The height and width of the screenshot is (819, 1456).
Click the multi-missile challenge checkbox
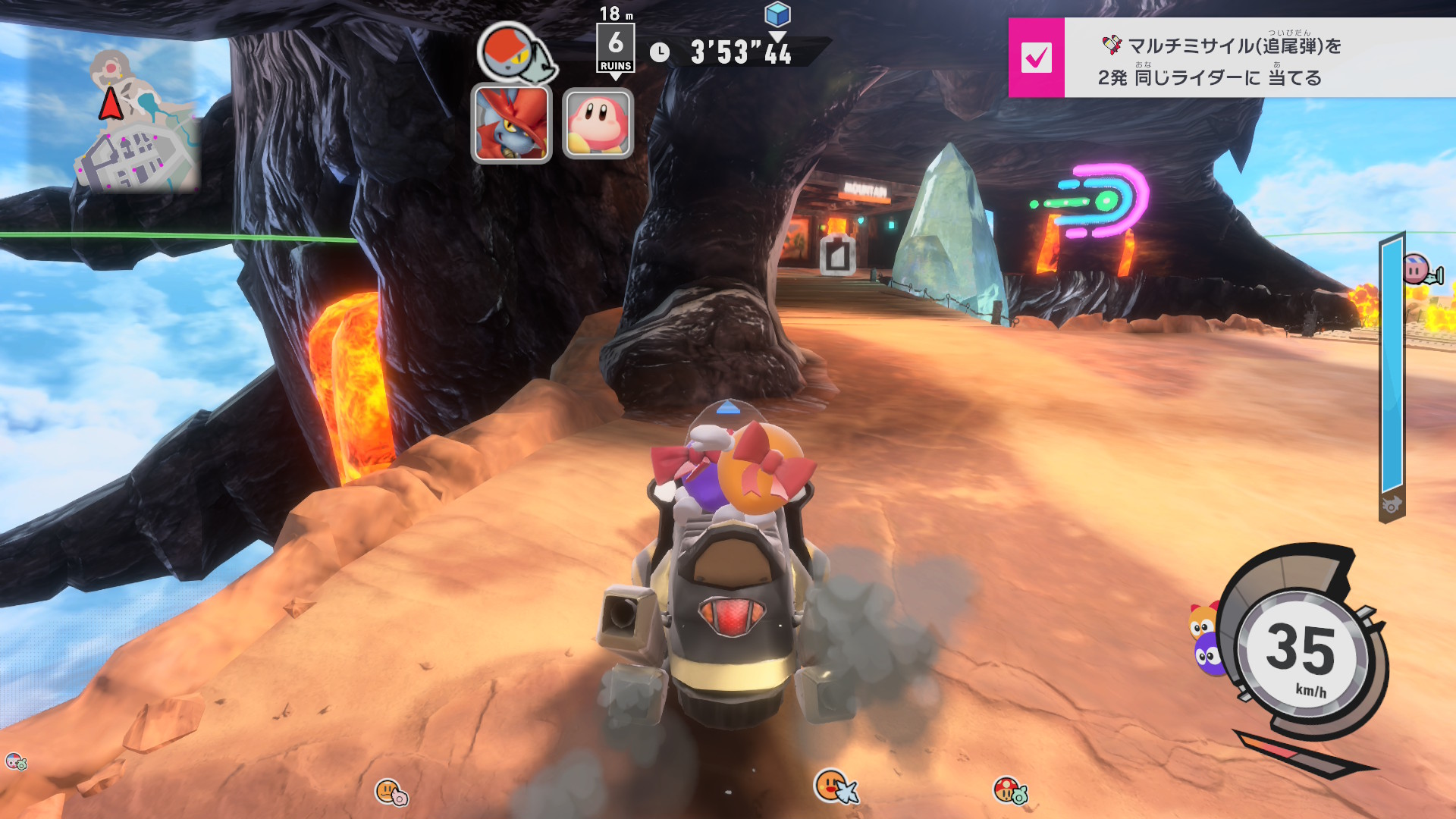click(x=1036, y=58)
